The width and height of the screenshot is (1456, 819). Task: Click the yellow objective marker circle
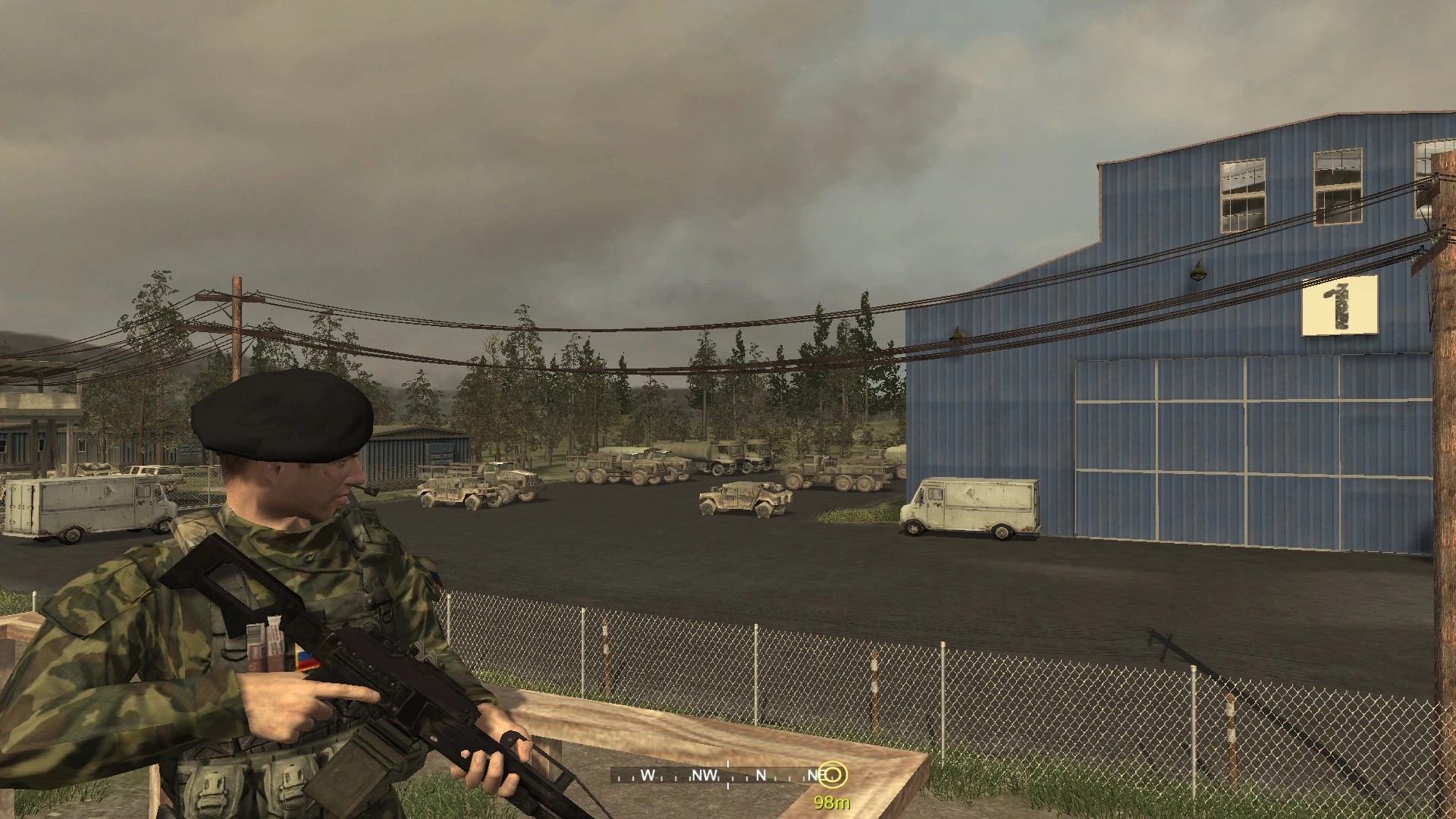[x=834, y=775]
